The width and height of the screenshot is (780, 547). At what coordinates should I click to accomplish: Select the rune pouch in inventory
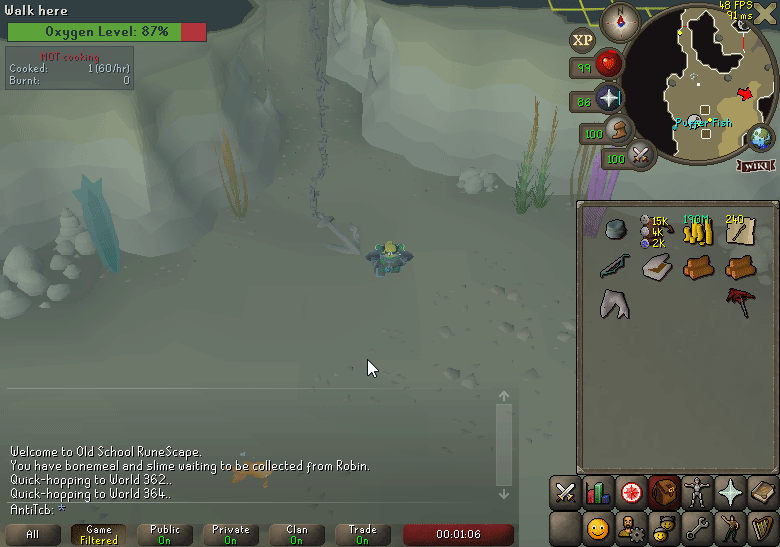pos(655,231)
